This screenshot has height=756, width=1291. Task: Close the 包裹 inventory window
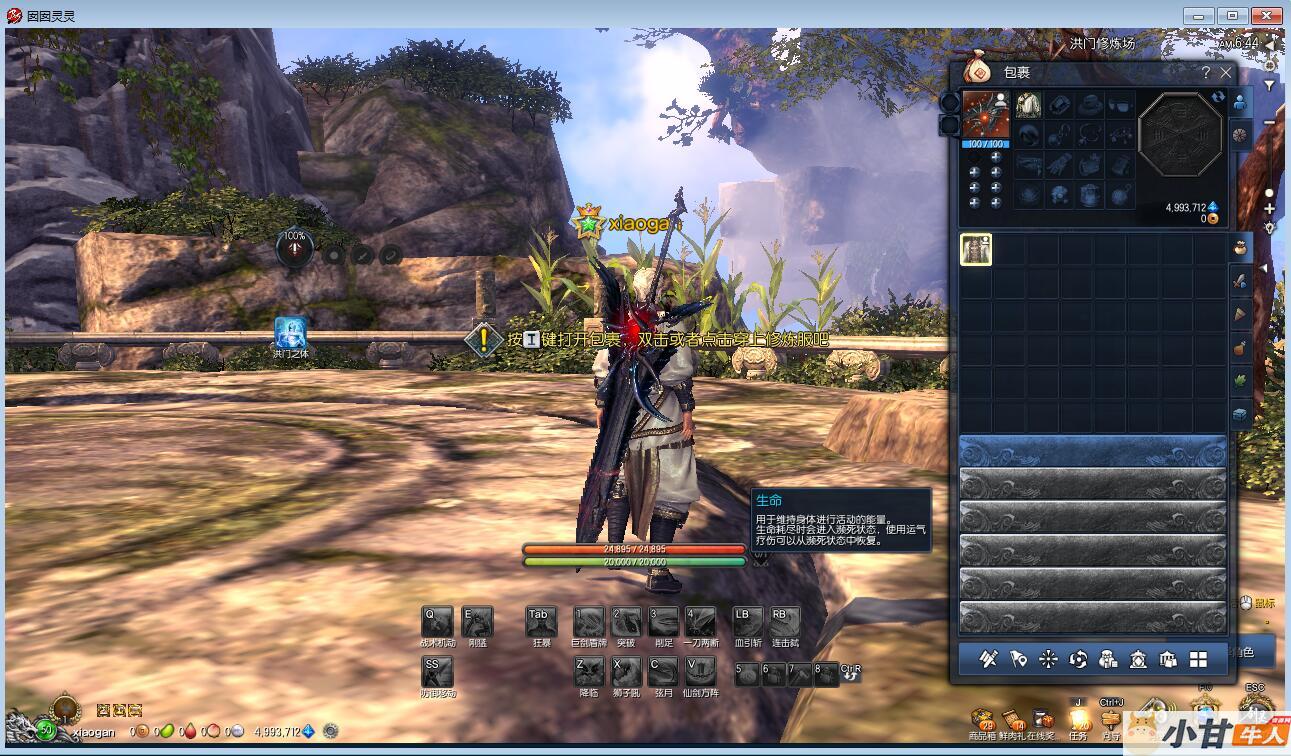click(x=1226, y=73)
